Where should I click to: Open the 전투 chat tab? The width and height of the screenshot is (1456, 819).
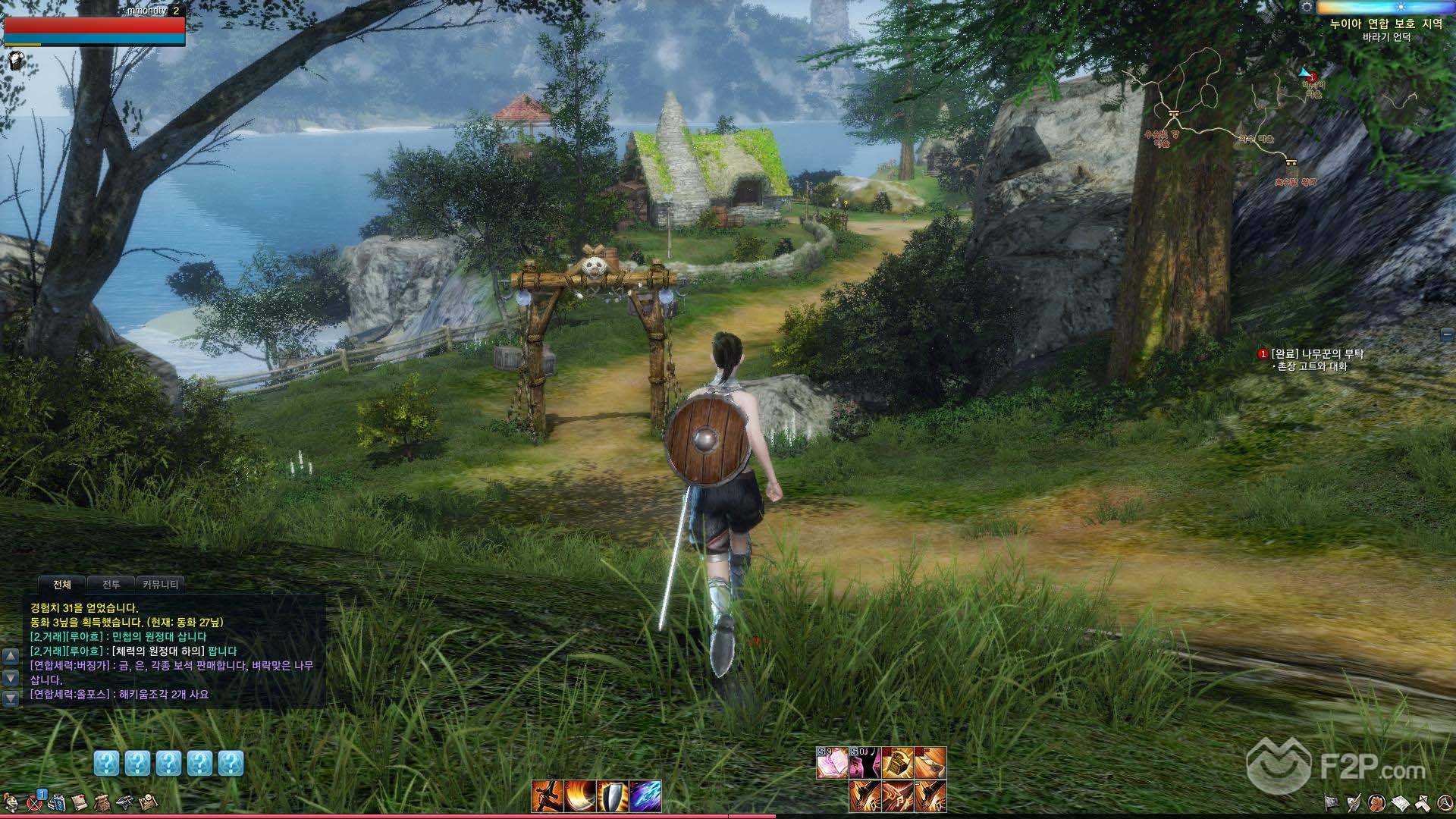111,584
